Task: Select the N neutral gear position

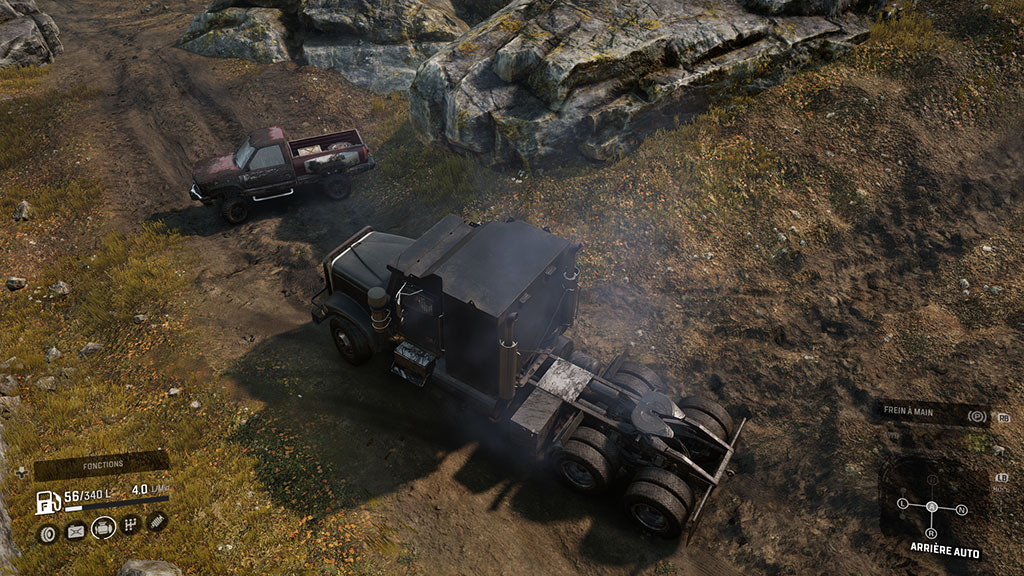Action: coord(962,510)
